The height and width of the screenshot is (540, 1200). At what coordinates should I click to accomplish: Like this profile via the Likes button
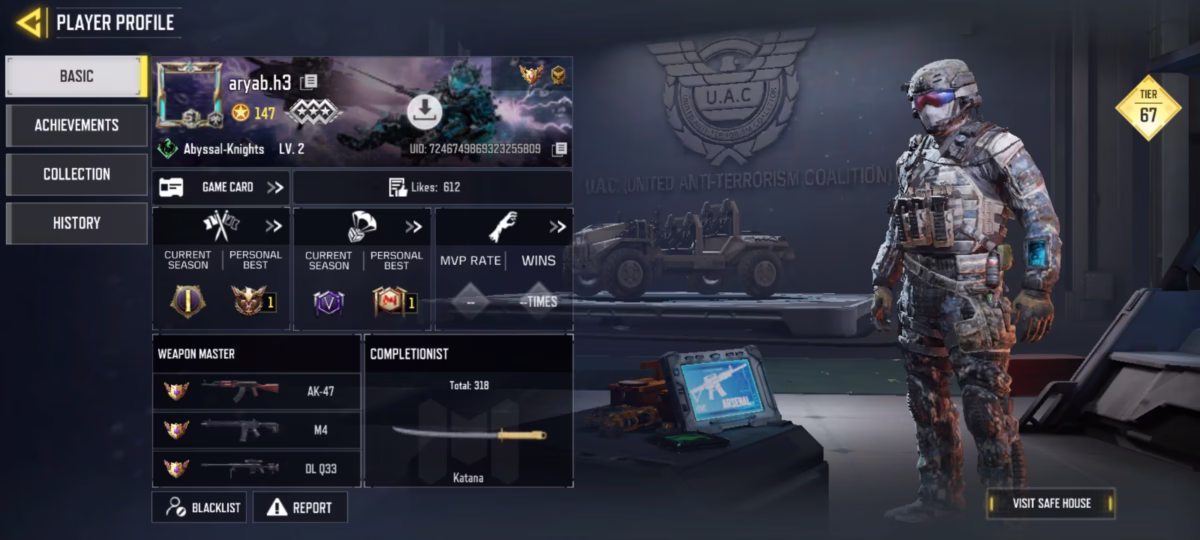[x=432, y=187]
